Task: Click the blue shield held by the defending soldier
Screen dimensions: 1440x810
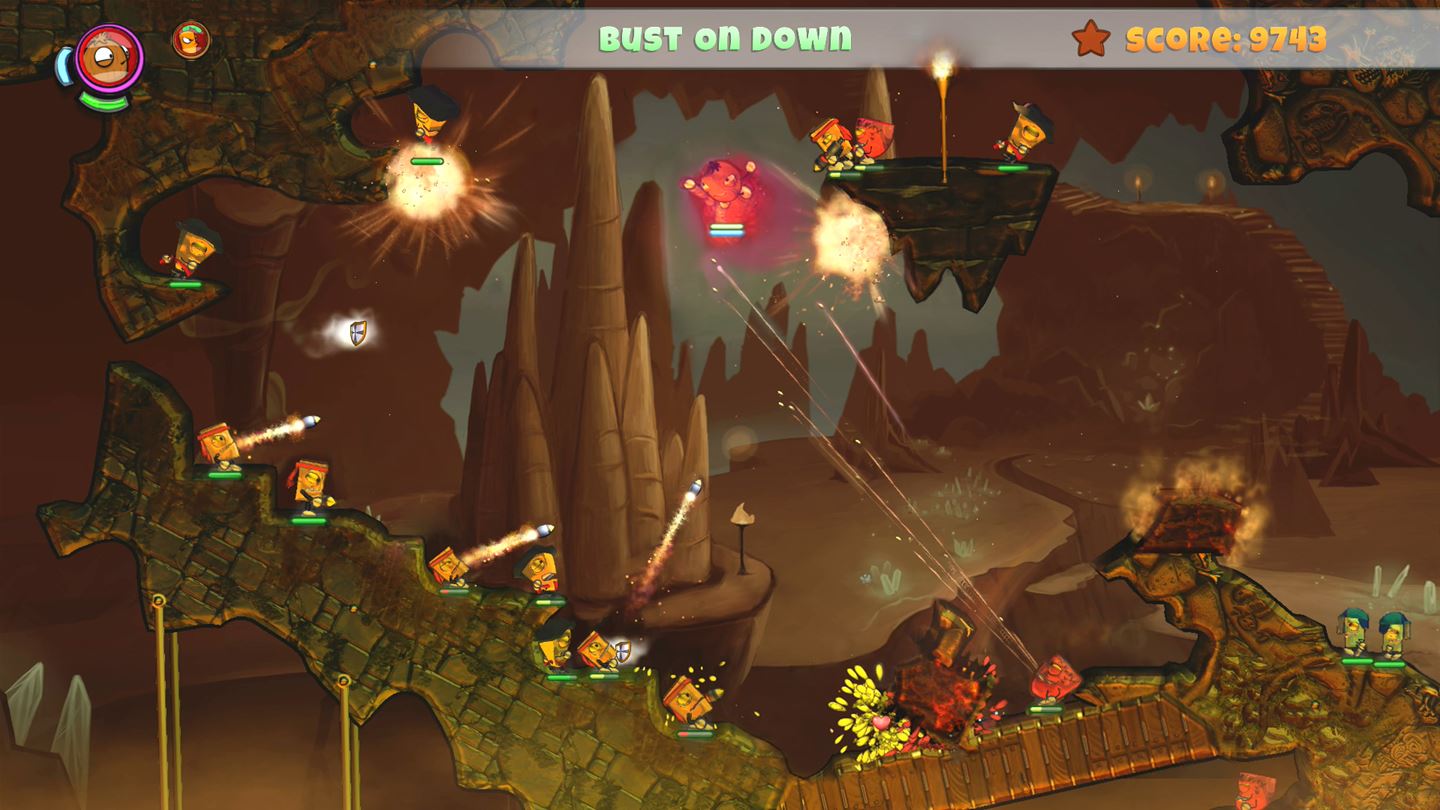Action: pyautogui.click(x=623, y=650)
